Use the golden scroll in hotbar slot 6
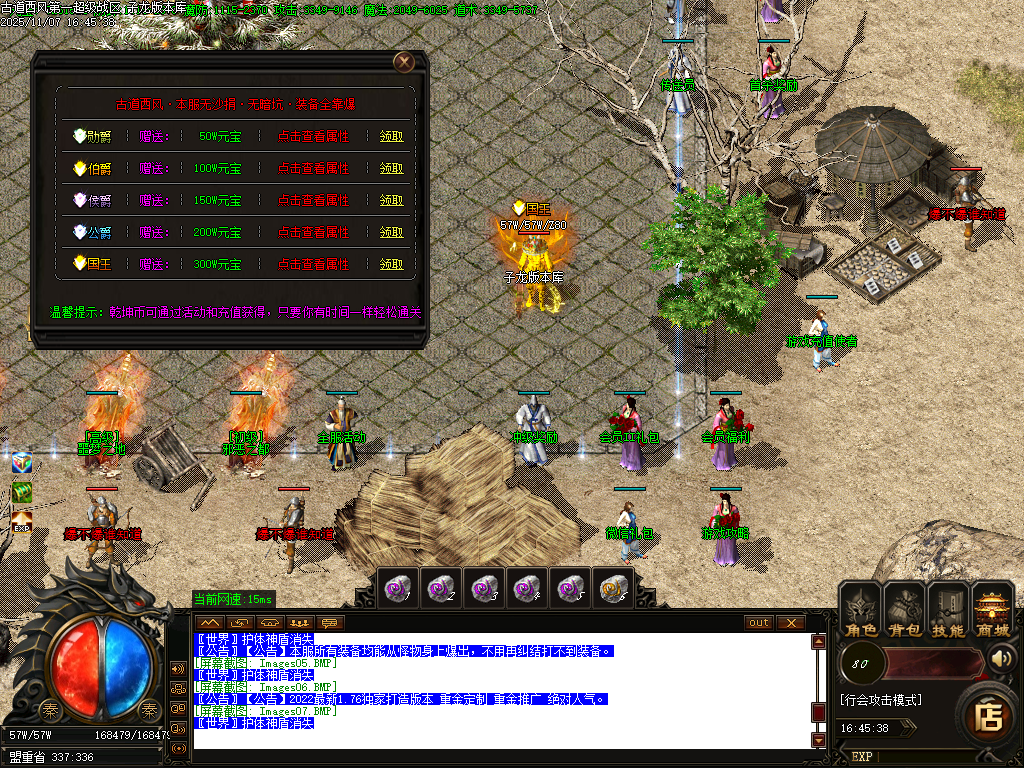The height and width of the screenshot is (768, 1024). [x=612, y=588]
